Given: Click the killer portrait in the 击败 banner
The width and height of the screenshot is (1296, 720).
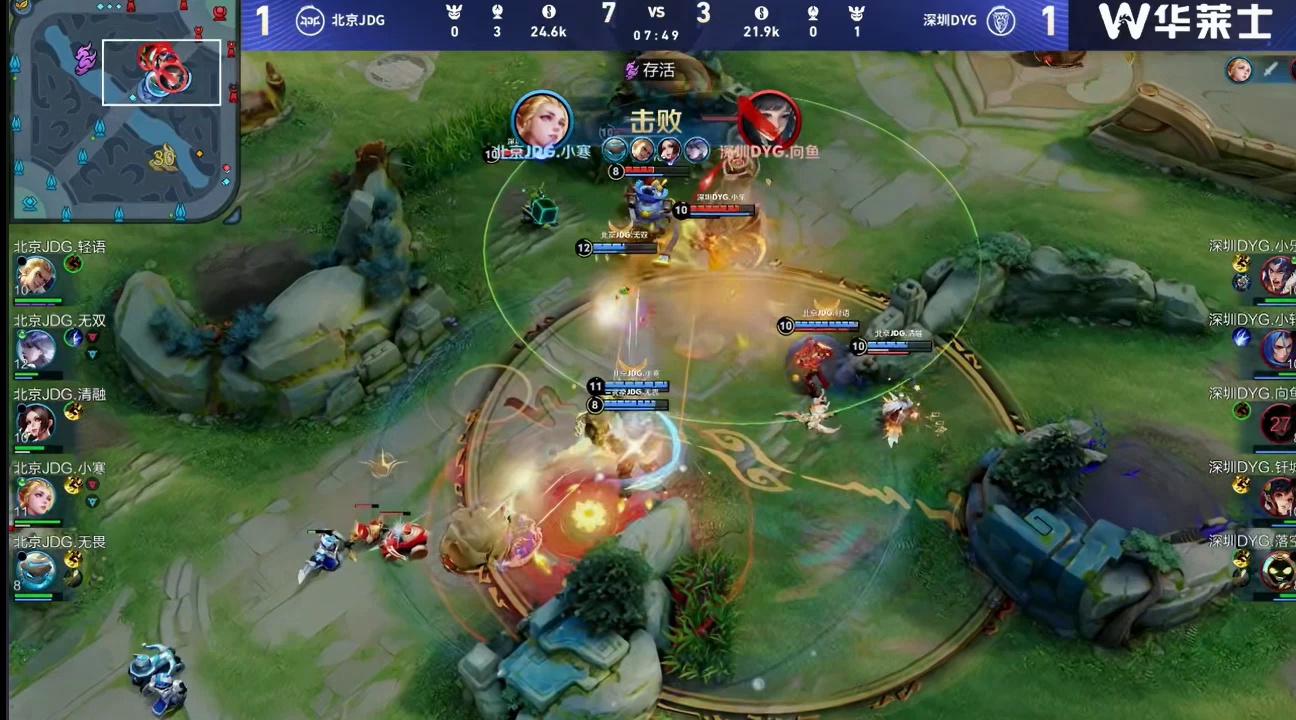Looking at the screenshot, I should click(542, 120).
